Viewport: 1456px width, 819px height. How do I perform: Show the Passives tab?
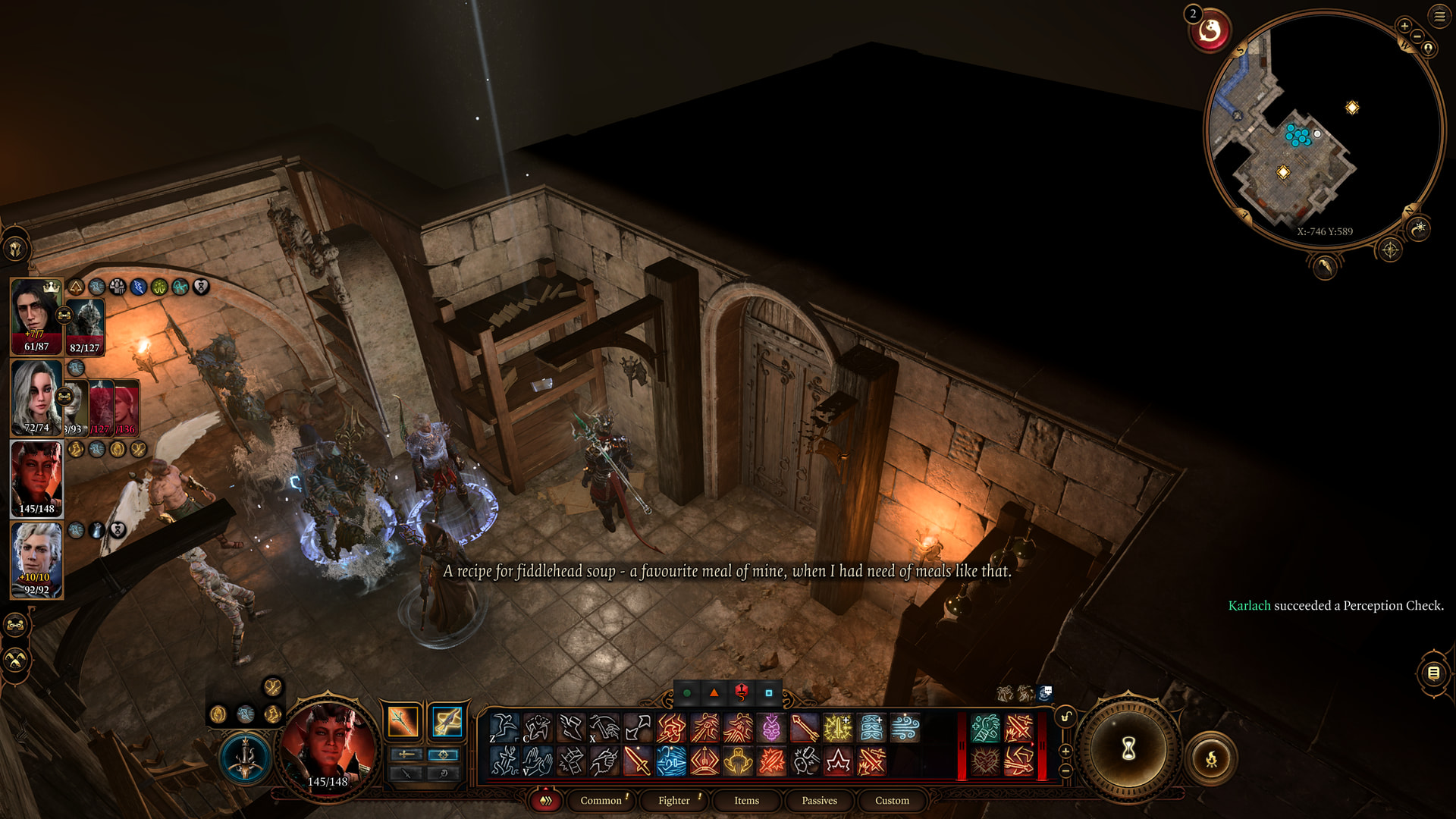tap(819, 800)
